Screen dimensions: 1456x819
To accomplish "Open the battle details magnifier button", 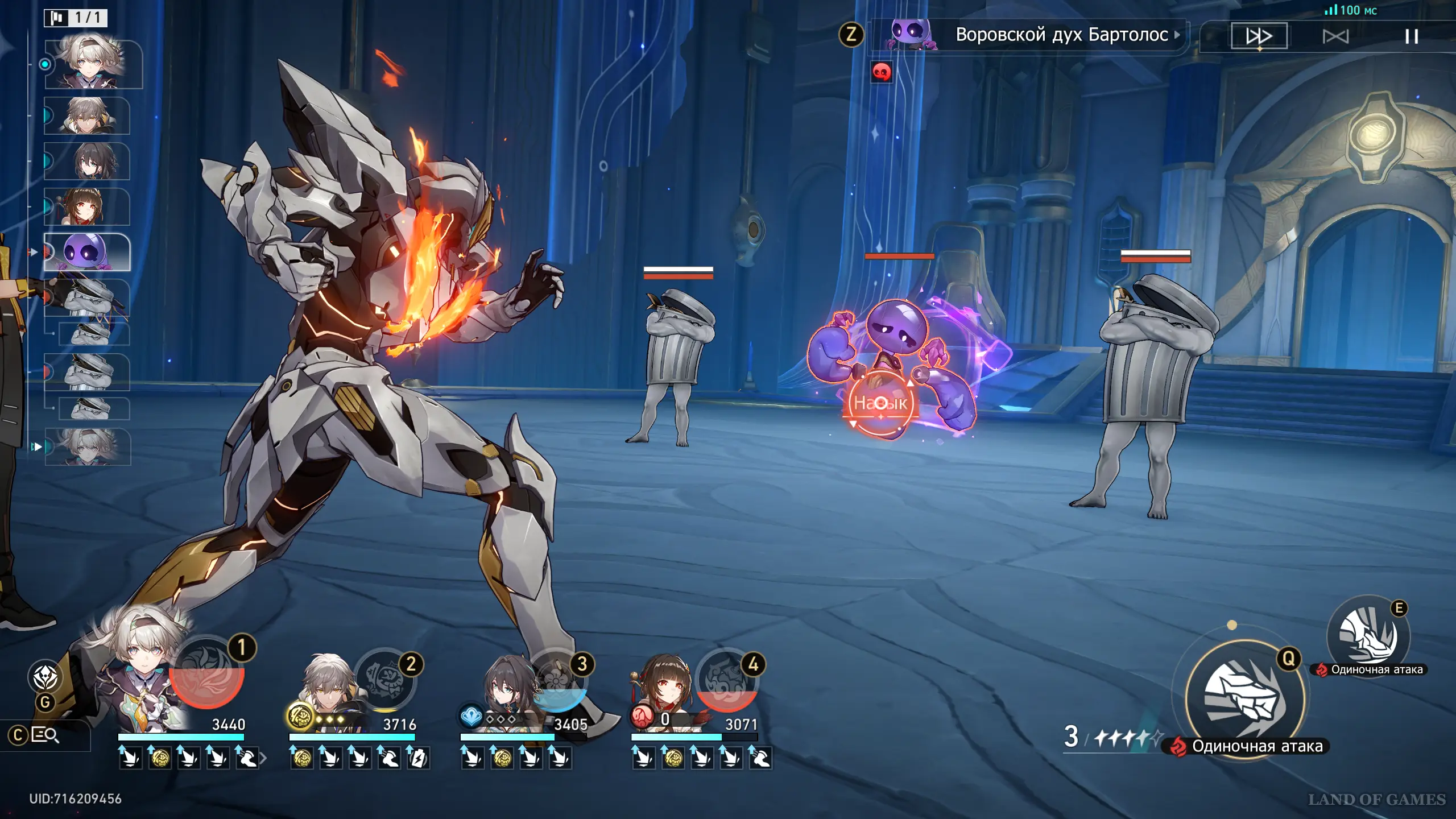I will point(45,735).
